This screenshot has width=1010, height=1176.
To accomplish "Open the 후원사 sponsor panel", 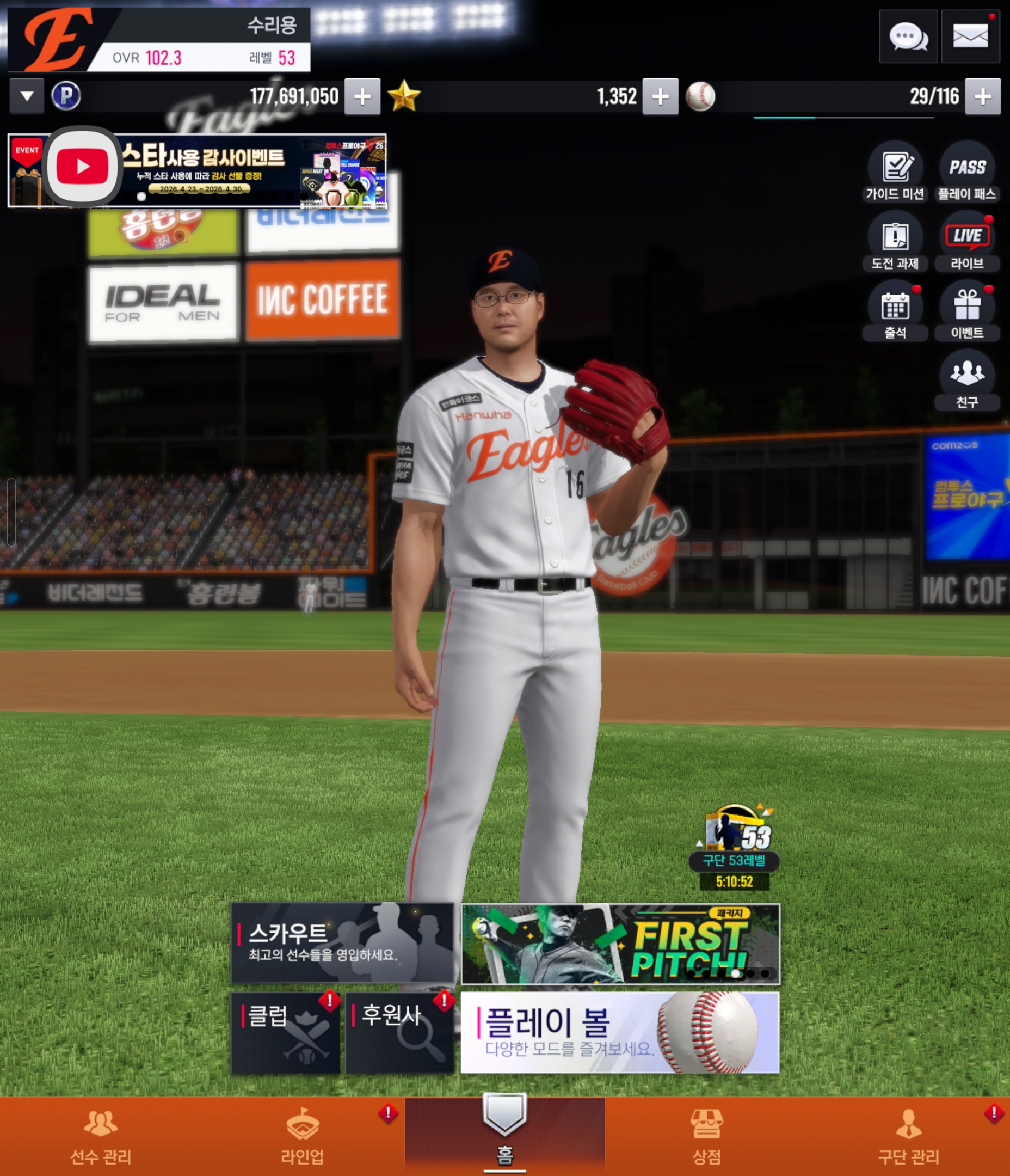I will pos(399,1032).
